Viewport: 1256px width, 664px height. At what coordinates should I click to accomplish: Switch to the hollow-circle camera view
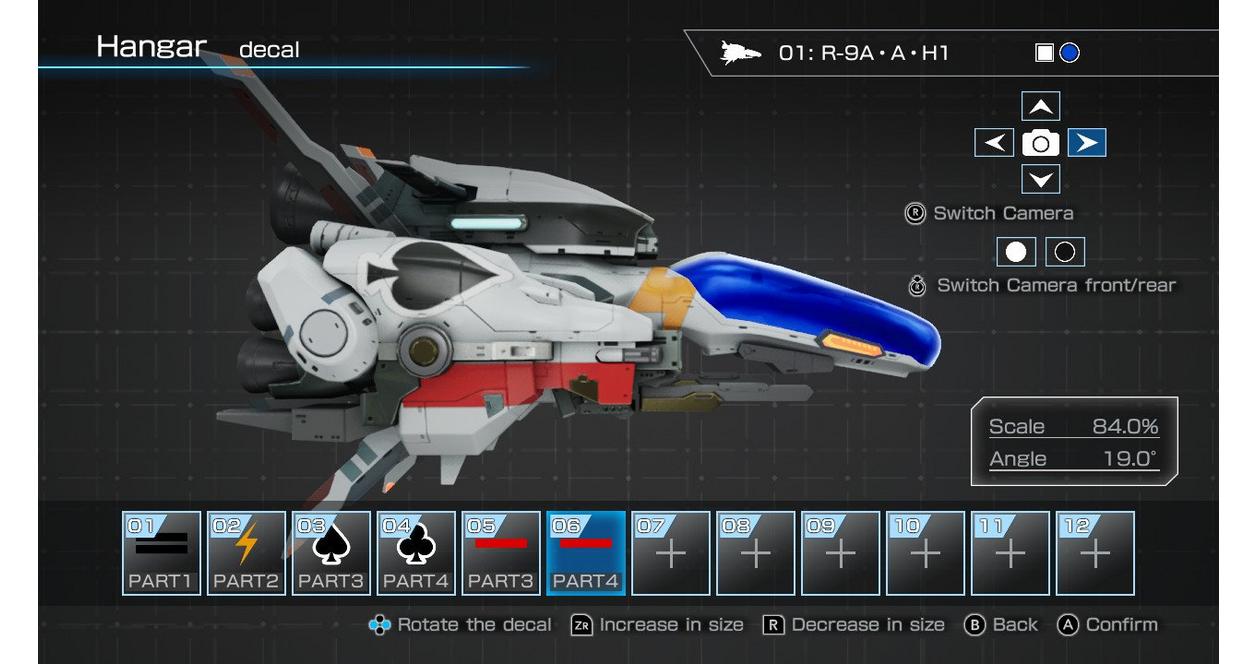pyautogui.click(x=1065, y=252)
